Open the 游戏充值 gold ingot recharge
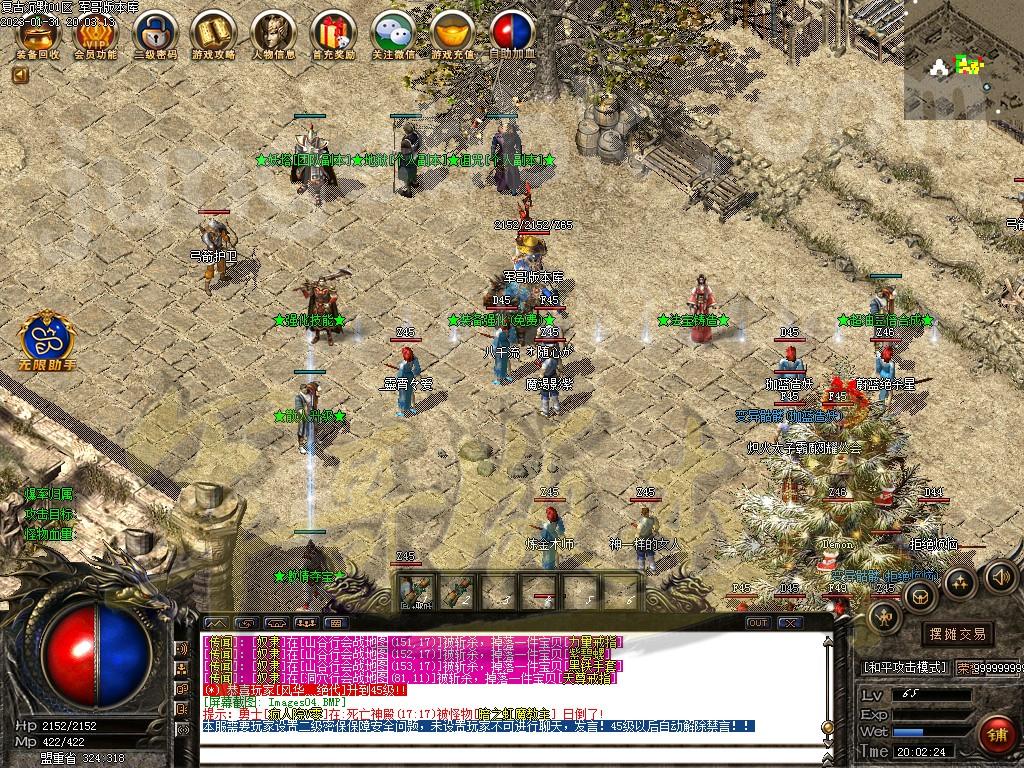Screen dimensions: 1024x768 pyautogui.click(x=452, y=32)
